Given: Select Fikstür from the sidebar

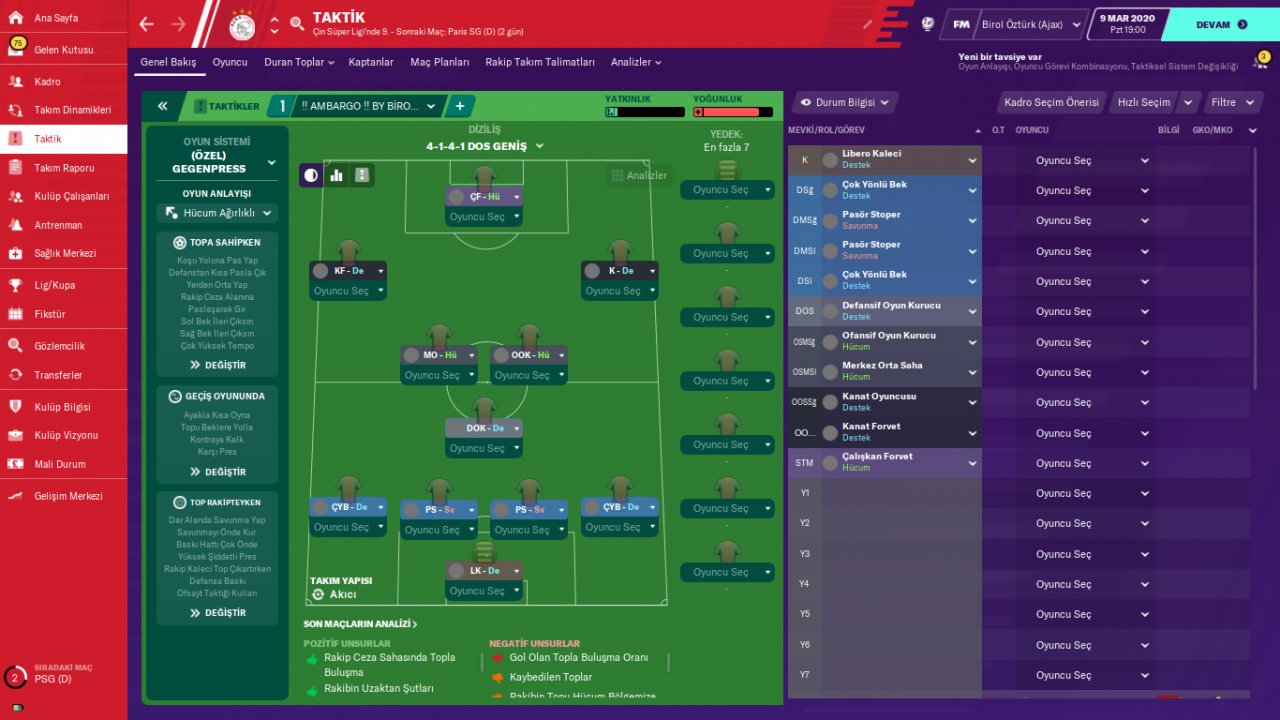Looking at the screenshot, I should click(50, 314).
